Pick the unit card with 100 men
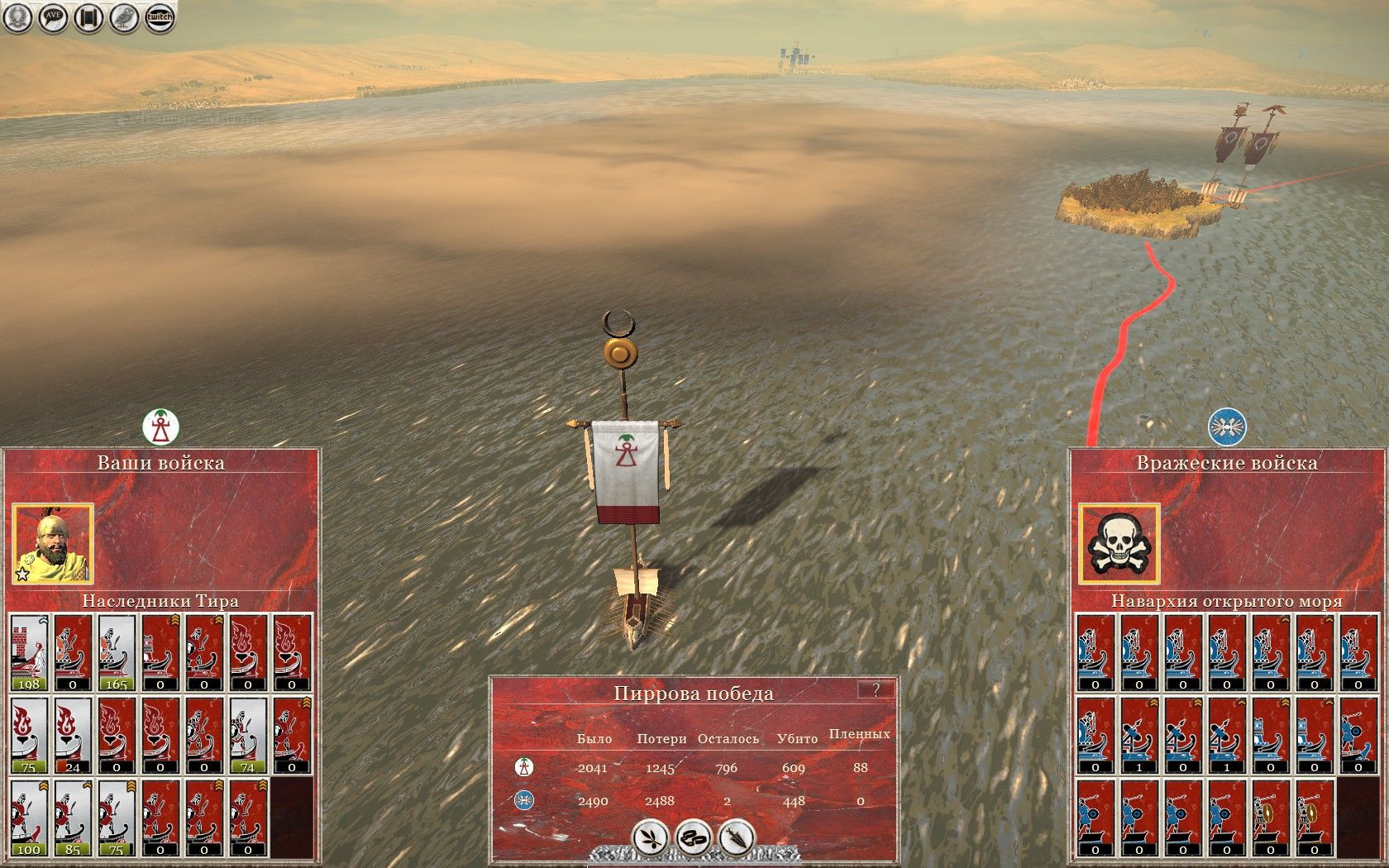This screenshot has width=1389, height=868. 29,818
